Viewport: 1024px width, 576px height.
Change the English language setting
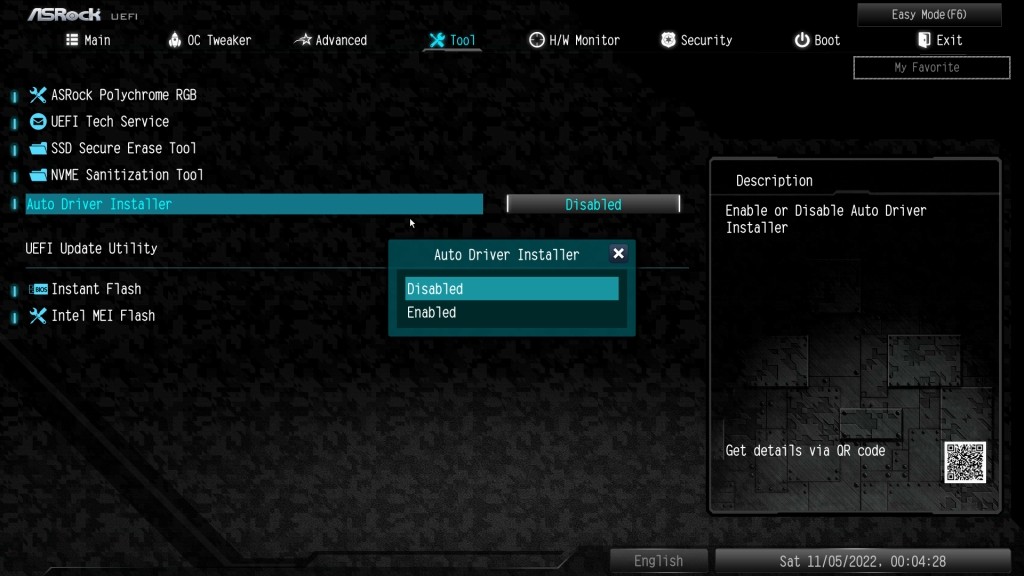pyautogui.click(x=658, y=561)
